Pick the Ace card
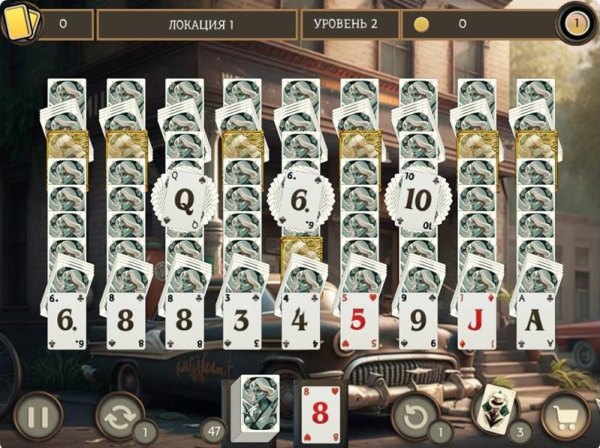 point(534,320)
